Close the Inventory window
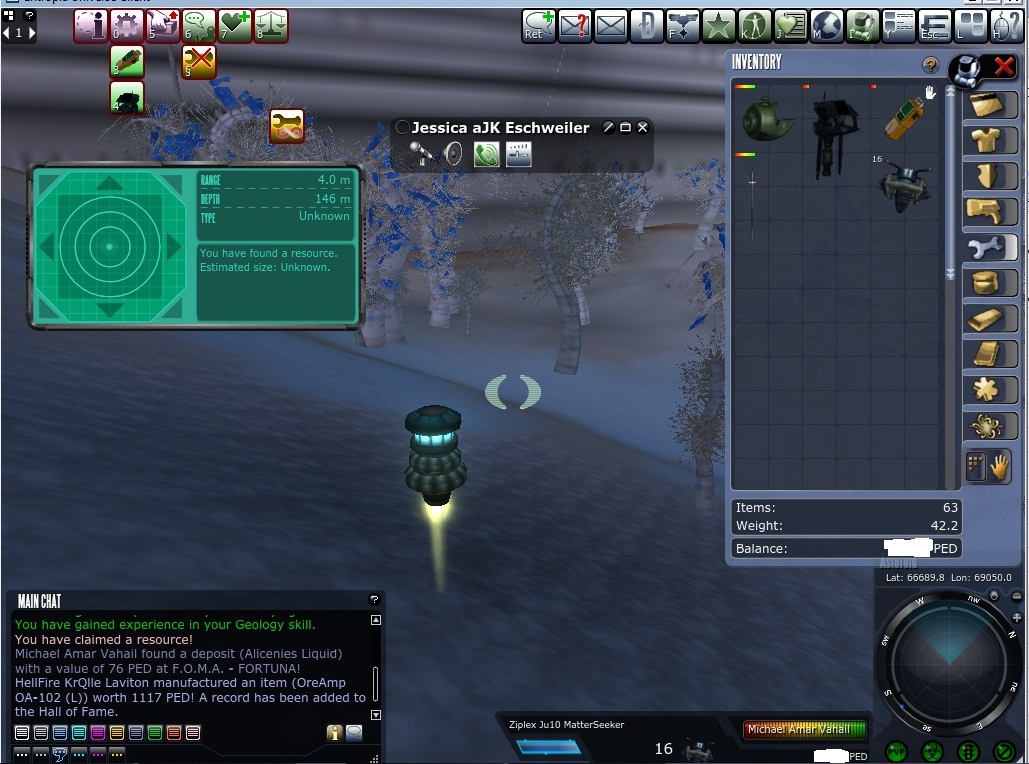 pyautogui.click(x=1003, y=68)
